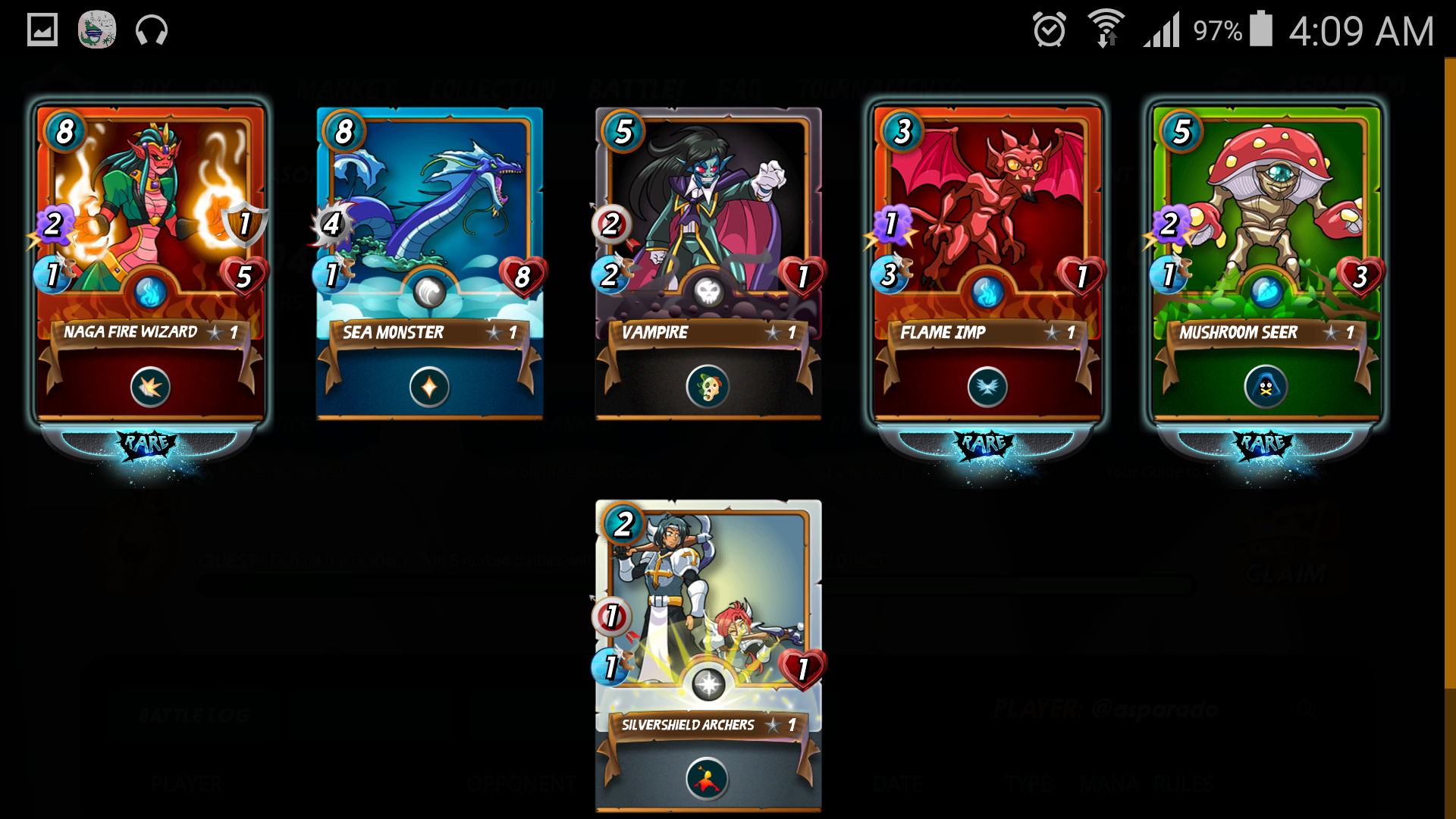The width and height of the screenshot is (1456, 819).
Task: Tap the Vampire life leech ability icon
Action: [708, 388]
